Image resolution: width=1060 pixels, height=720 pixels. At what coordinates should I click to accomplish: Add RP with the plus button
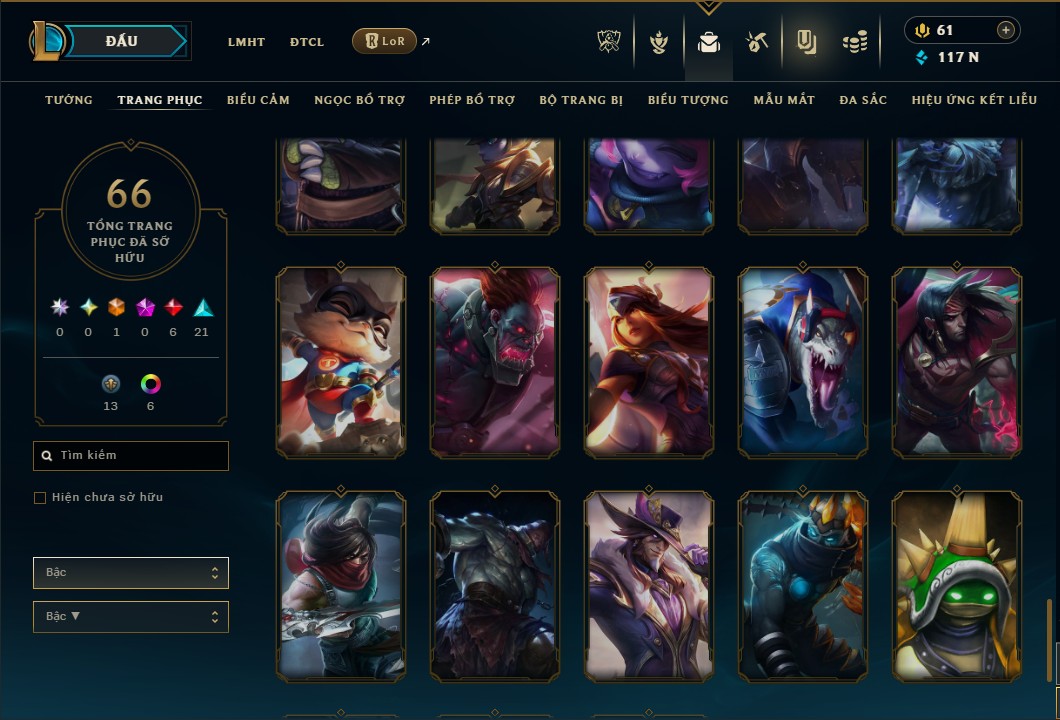point(1005,30)
